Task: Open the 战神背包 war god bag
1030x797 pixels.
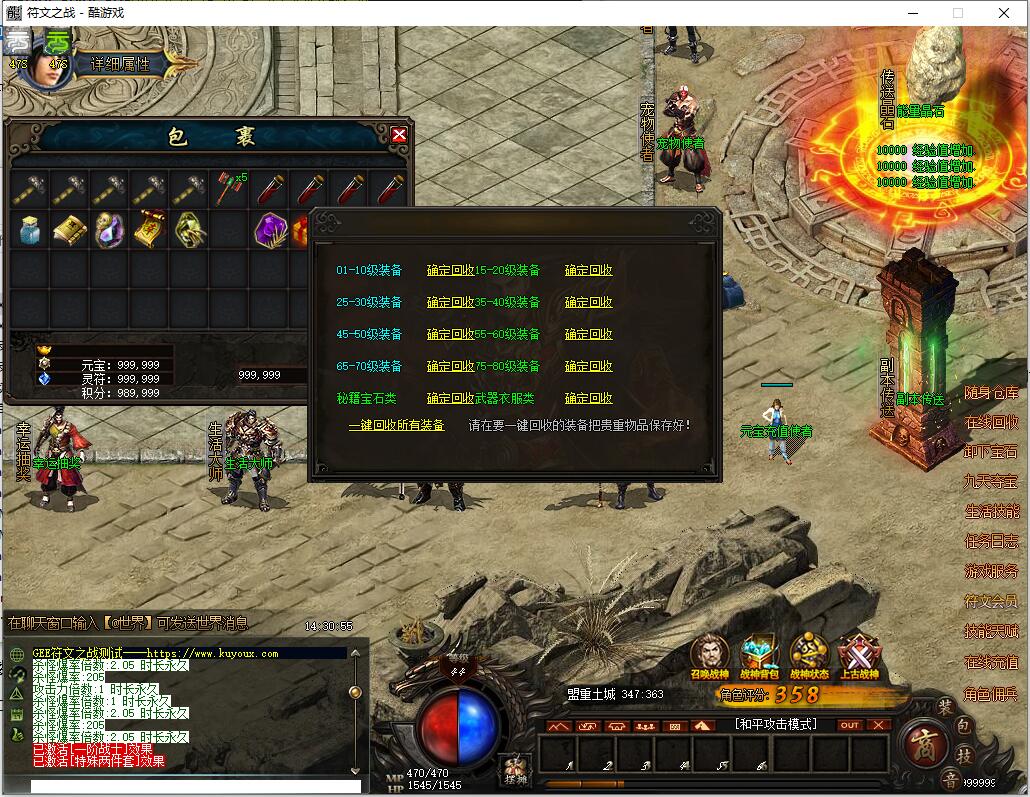Action: (x=759, y=657)
